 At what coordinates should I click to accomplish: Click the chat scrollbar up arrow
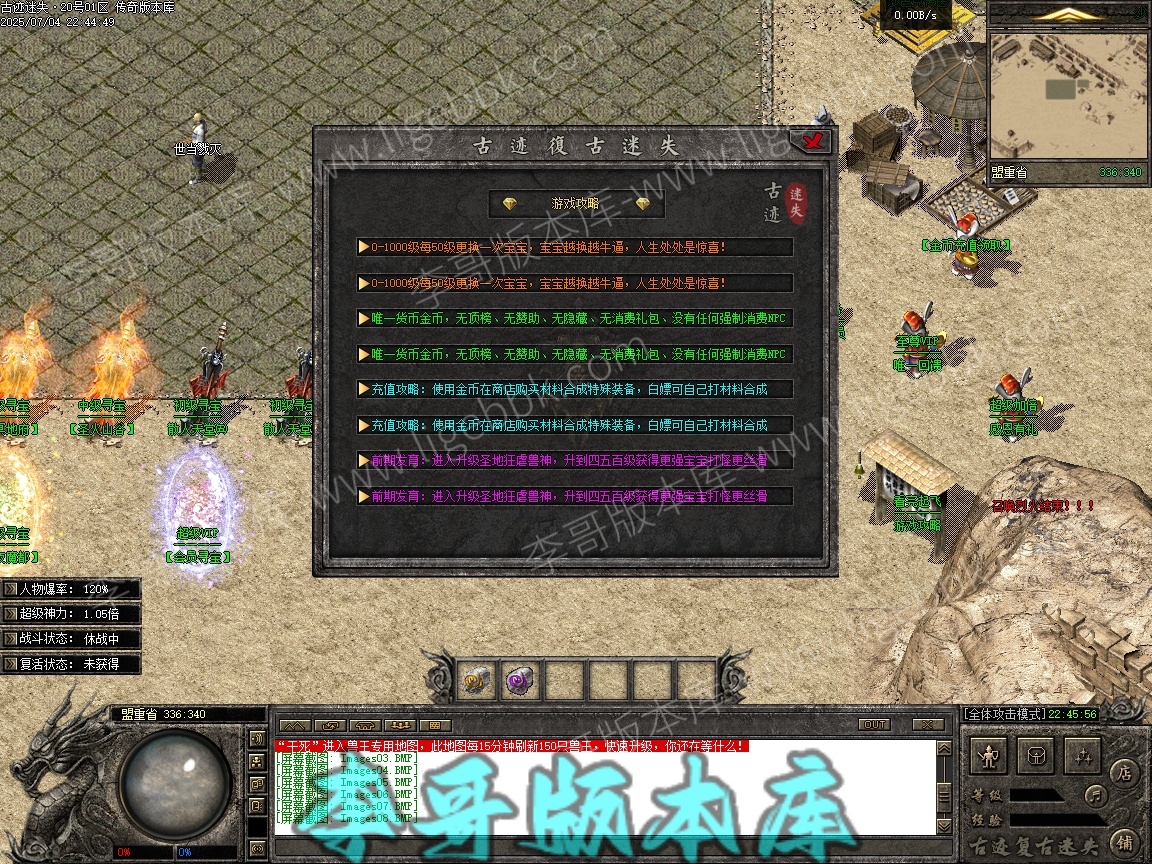[944, 749]
